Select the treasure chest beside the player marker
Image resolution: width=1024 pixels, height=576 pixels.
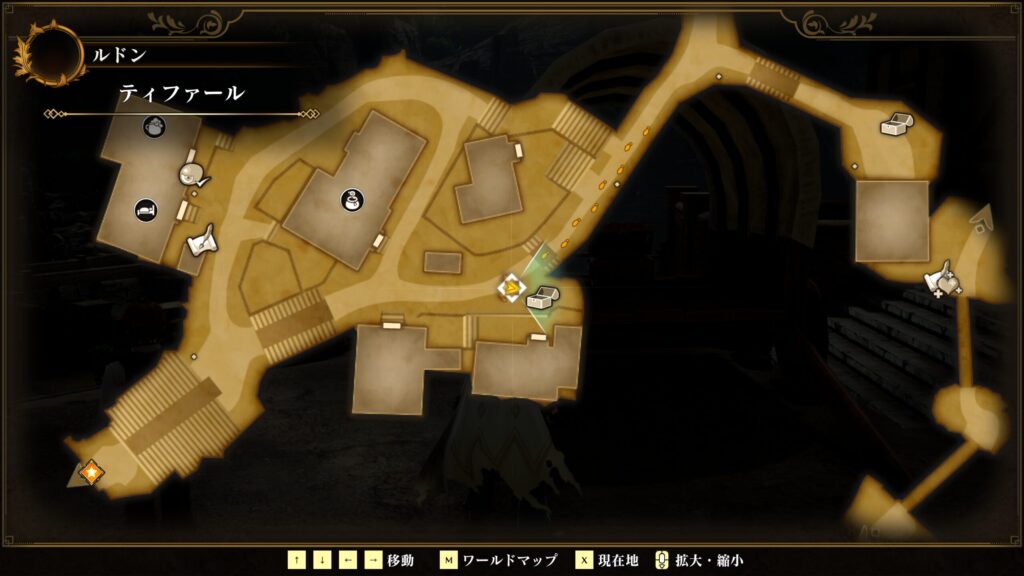(541, 297)
